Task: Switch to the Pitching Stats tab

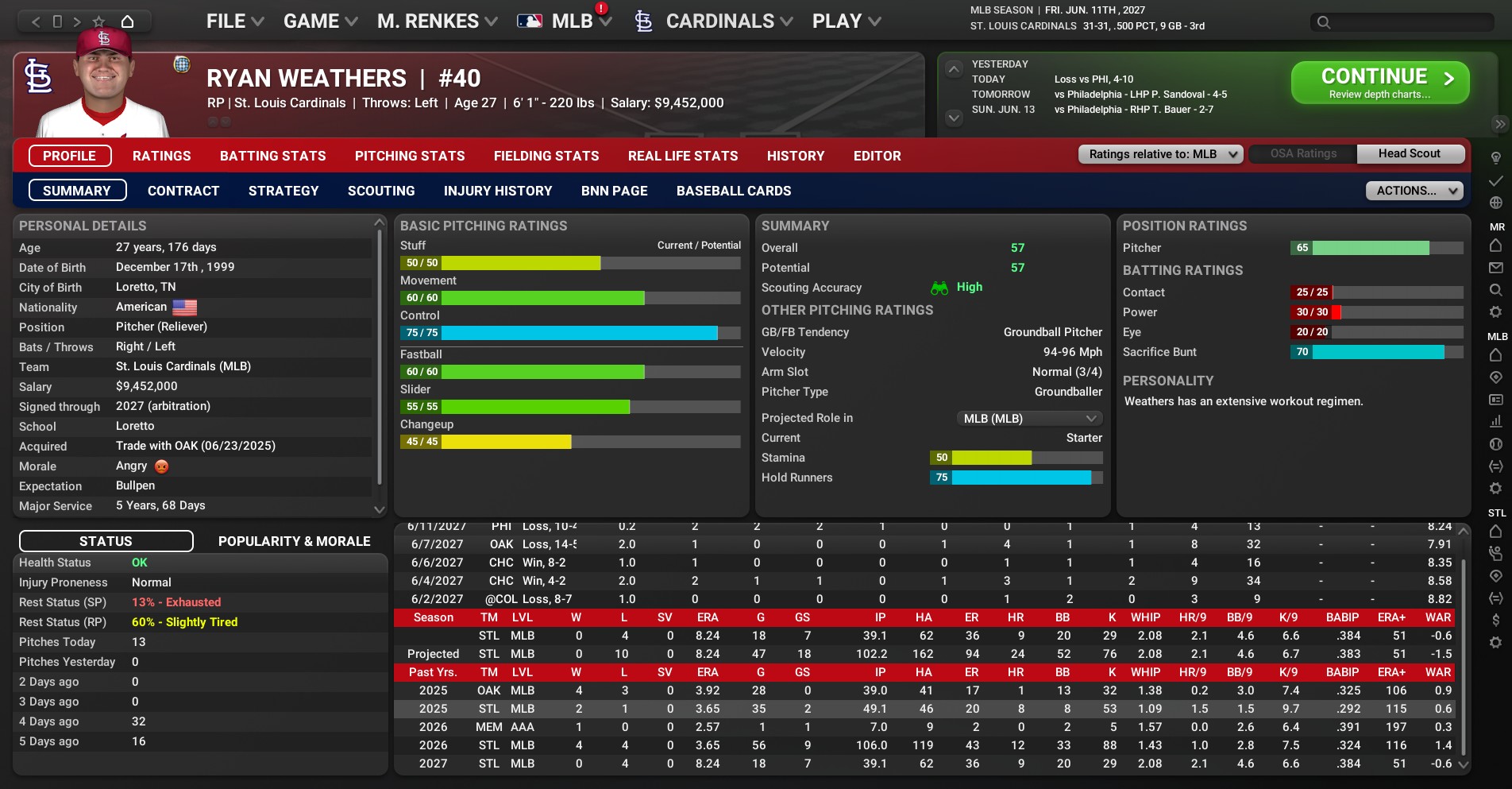Action: point(410,156)
